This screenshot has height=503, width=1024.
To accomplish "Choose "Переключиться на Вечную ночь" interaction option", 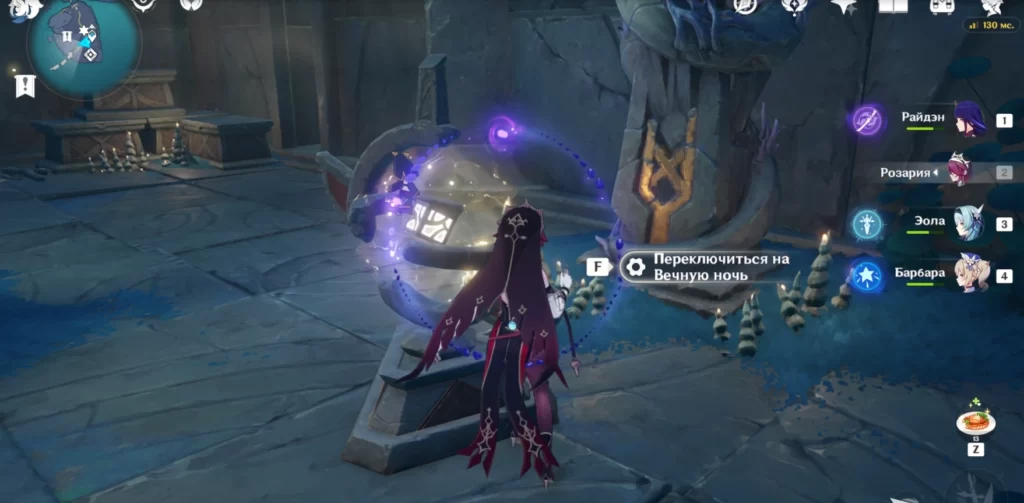I will (707, 266).
